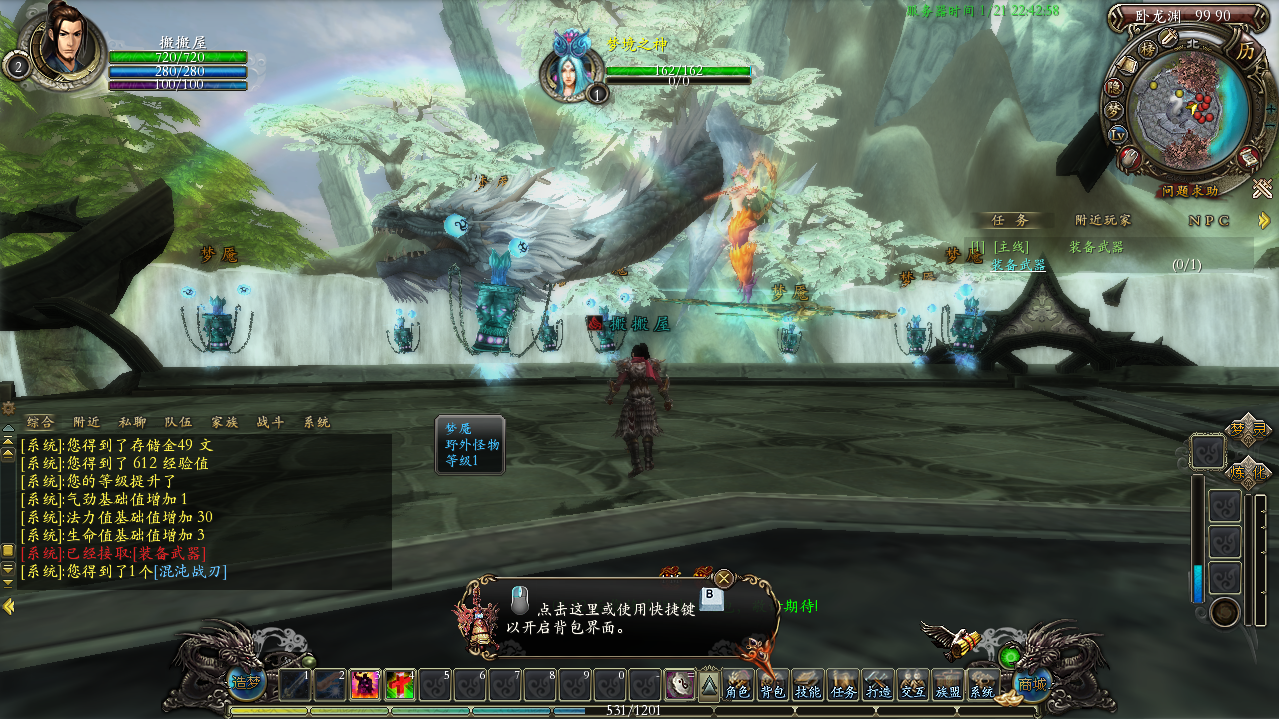Open the 商城 shop button
The height and width of the screenshot is (719, 1279).
coord(1031,684)
